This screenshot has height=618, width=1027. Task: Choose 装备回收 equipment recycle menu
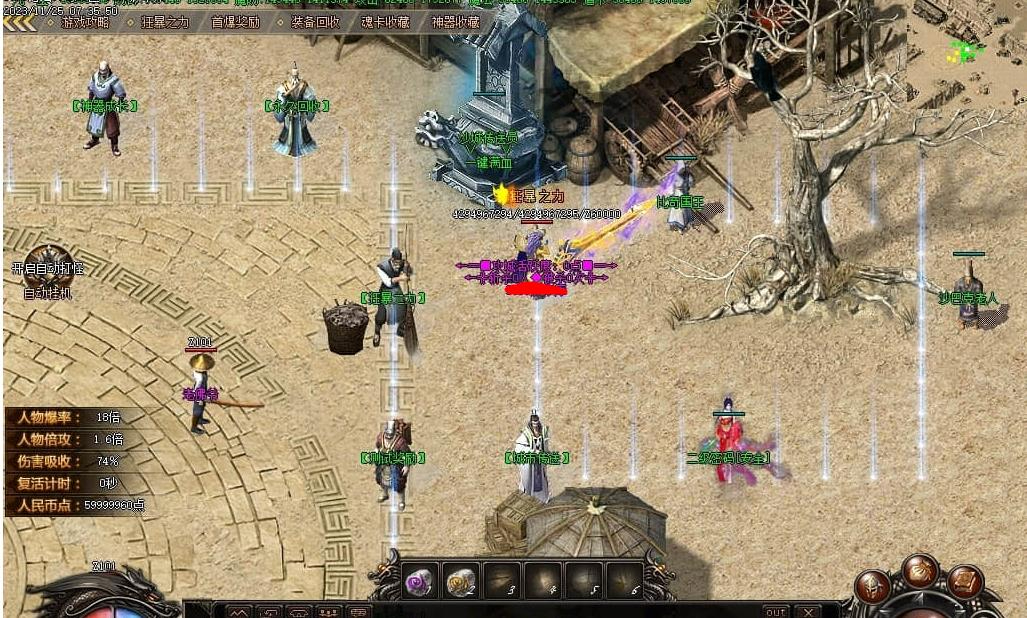click(315, 22)
